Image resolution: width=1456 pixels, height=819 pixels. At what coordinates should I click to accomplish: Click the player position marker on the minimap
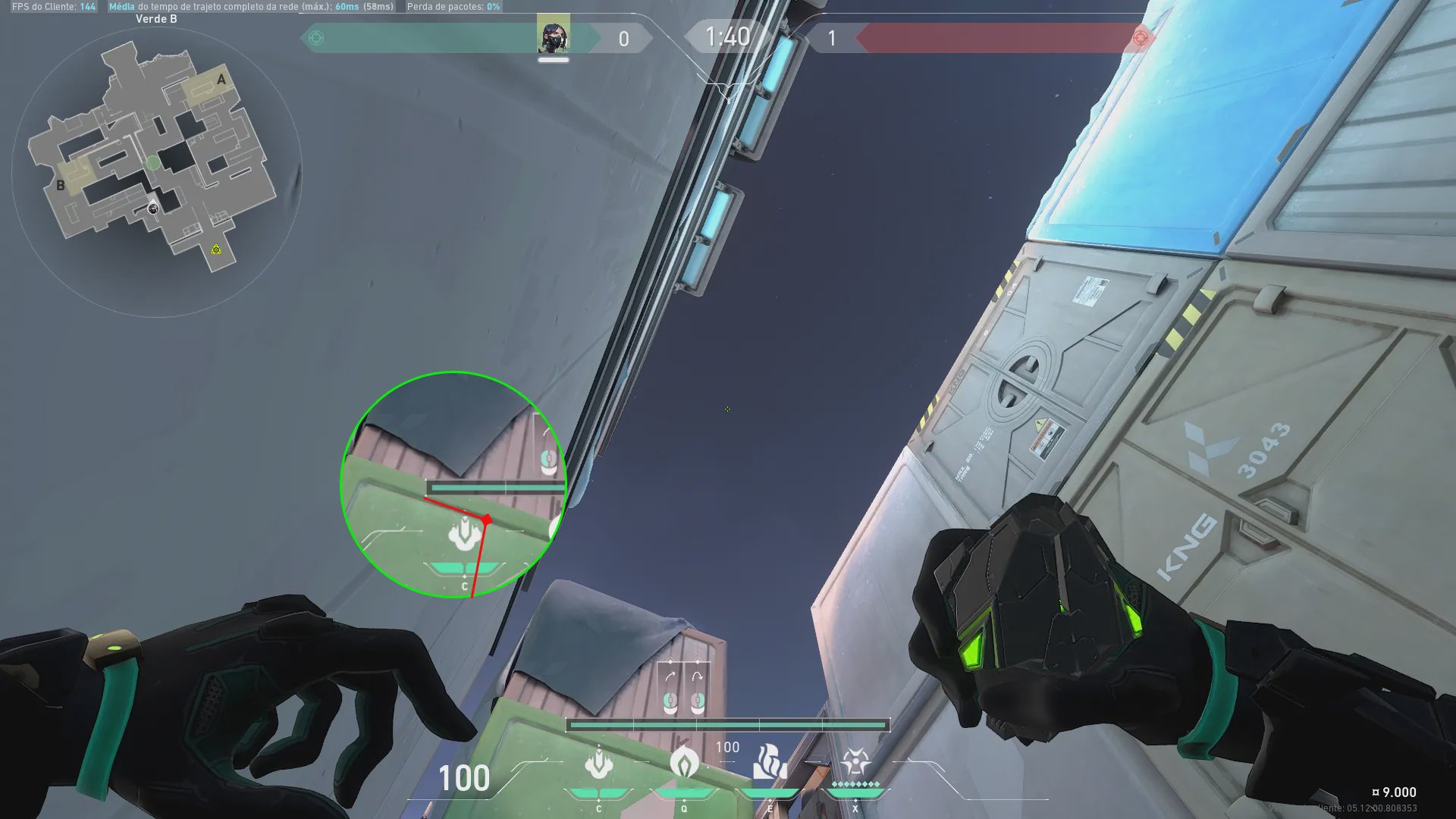(153, 208)
